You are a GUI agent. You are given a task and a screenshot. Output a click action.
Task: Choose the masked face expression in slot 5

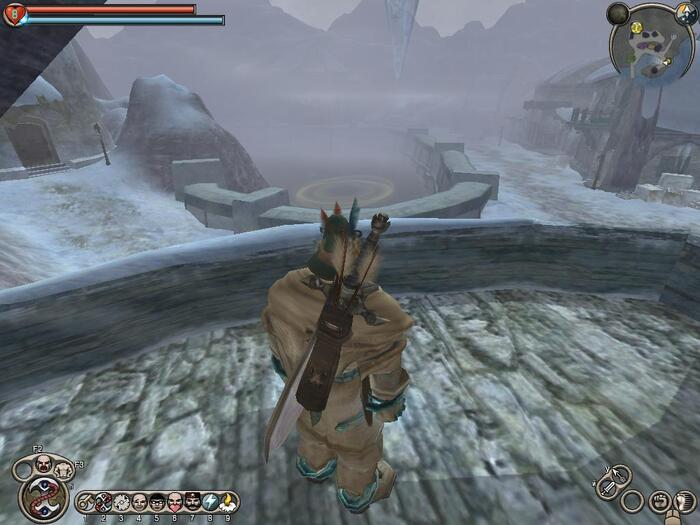click(x=157, y=502)
